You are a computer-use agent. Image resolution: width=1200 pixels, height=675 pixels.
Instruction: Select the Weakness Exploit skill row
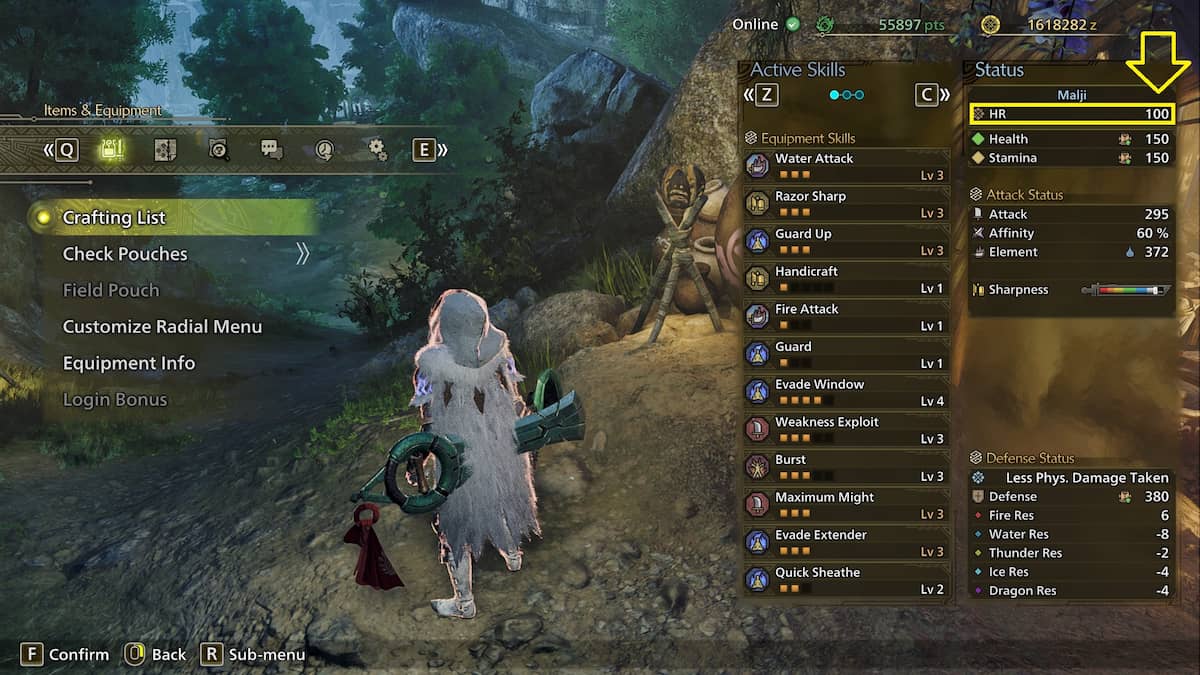845,430
